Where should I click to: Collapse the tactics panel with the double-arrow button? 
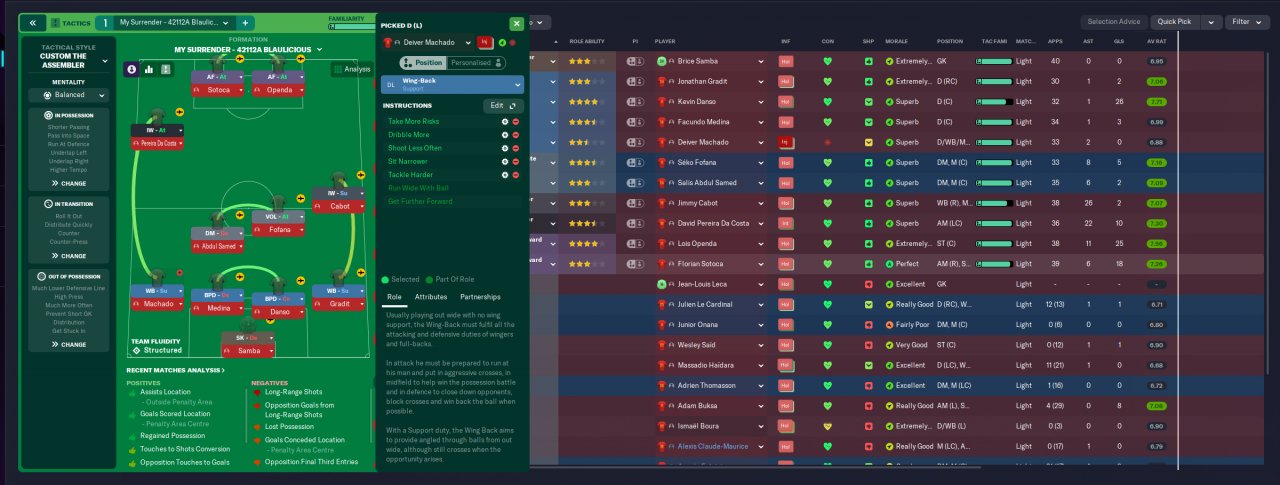click(x=33, y=22)
